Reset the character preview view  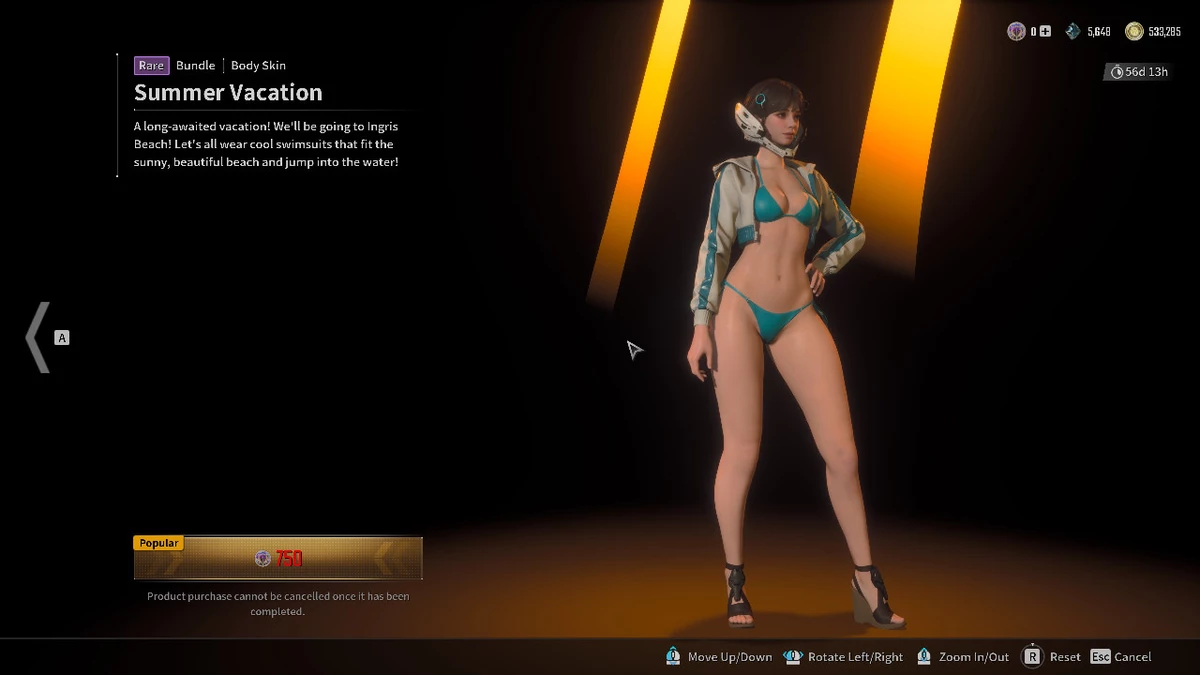tap(1051, 657)
